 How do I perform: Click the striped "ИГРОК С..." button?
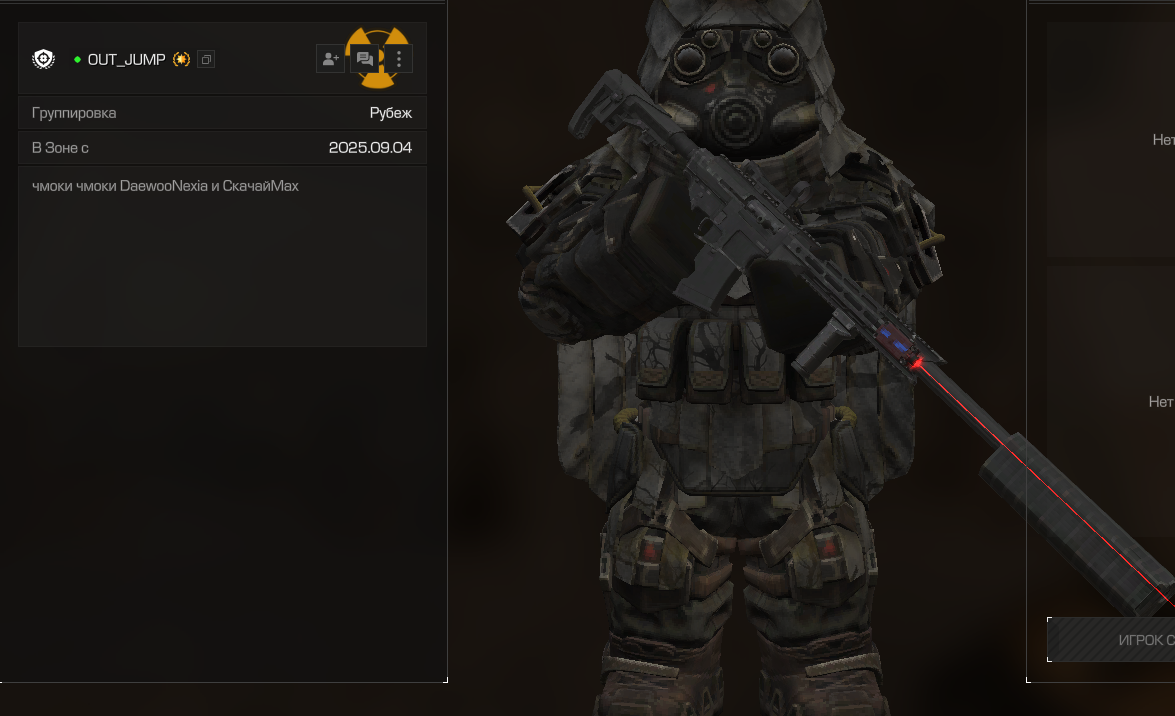[x=1112, y=640]
